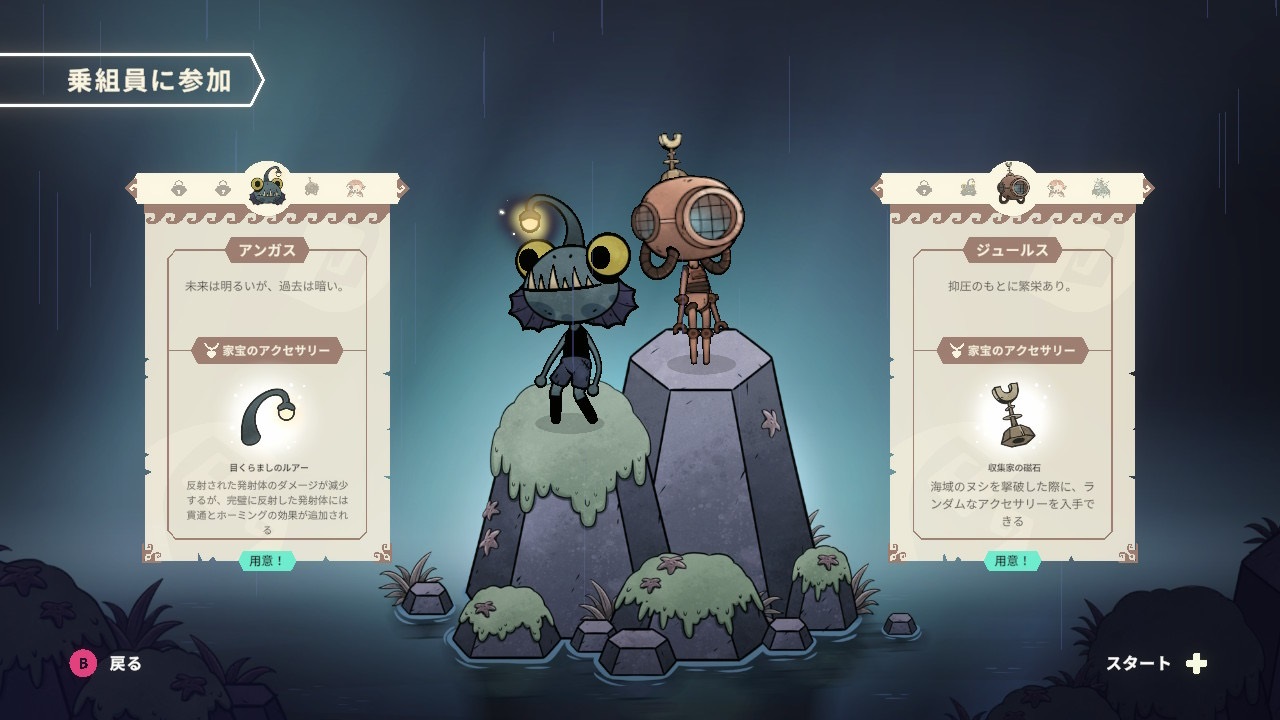Click left arrow on Angus's character selector
This screenshot has width=1280, height=720.
[131, 187]
